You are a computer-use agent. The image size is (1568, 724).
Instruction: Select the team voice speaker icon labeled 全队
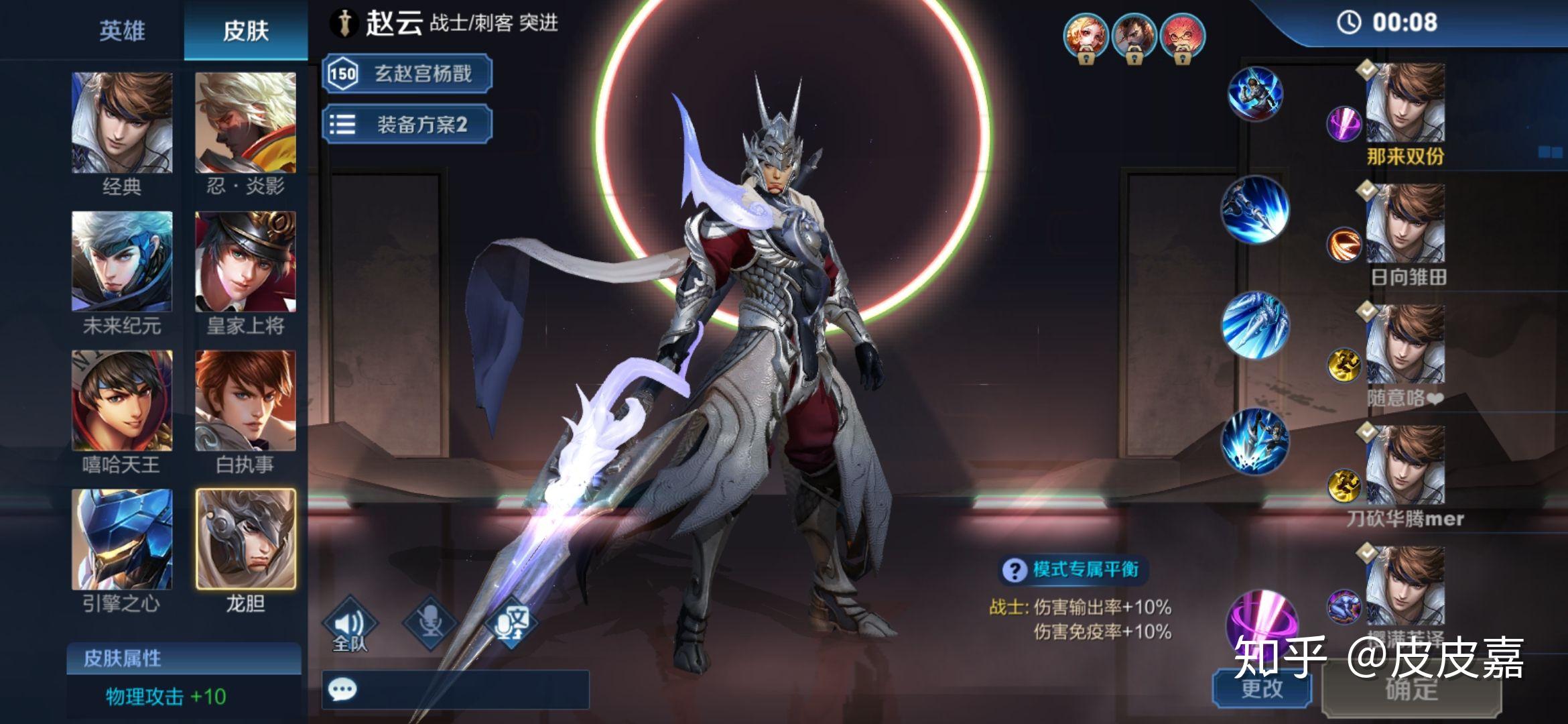[x=350, y=622]
